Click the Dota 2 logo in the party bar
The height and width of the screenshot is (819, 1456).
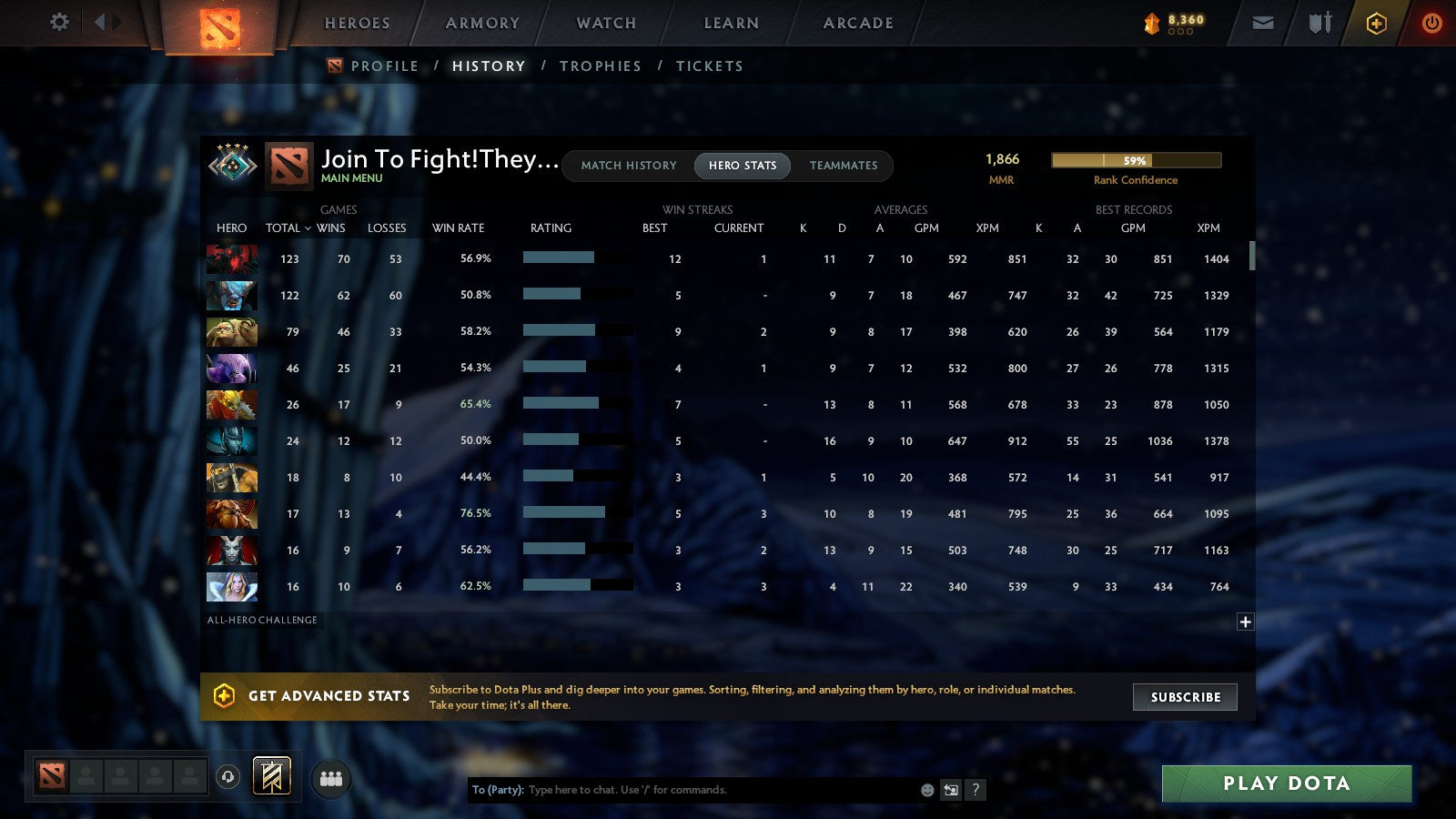[51, 775]
